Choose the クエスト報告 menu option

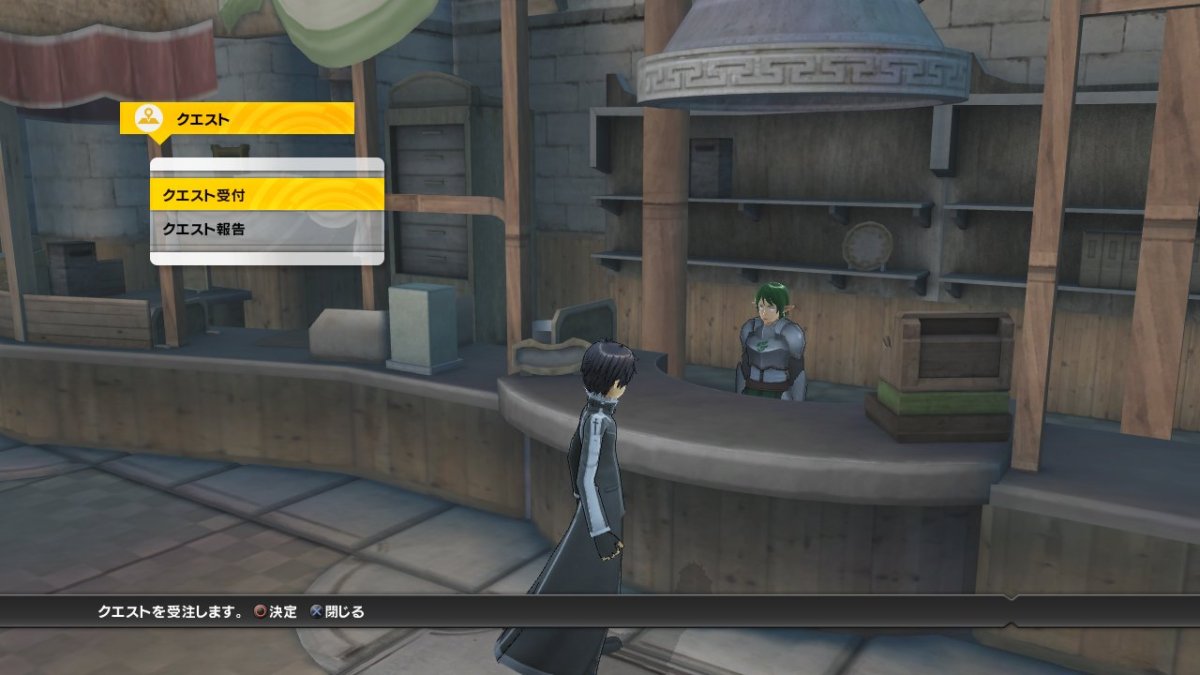[266, 230]
